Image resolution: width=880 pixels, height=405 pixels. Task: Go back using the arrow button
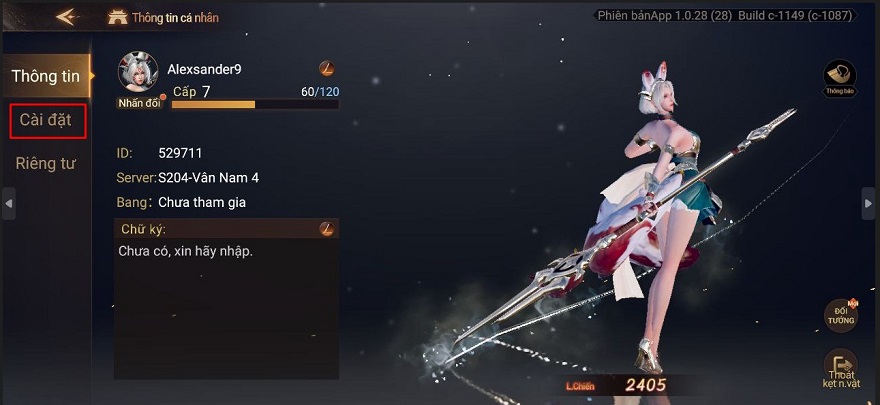(68, 17)
